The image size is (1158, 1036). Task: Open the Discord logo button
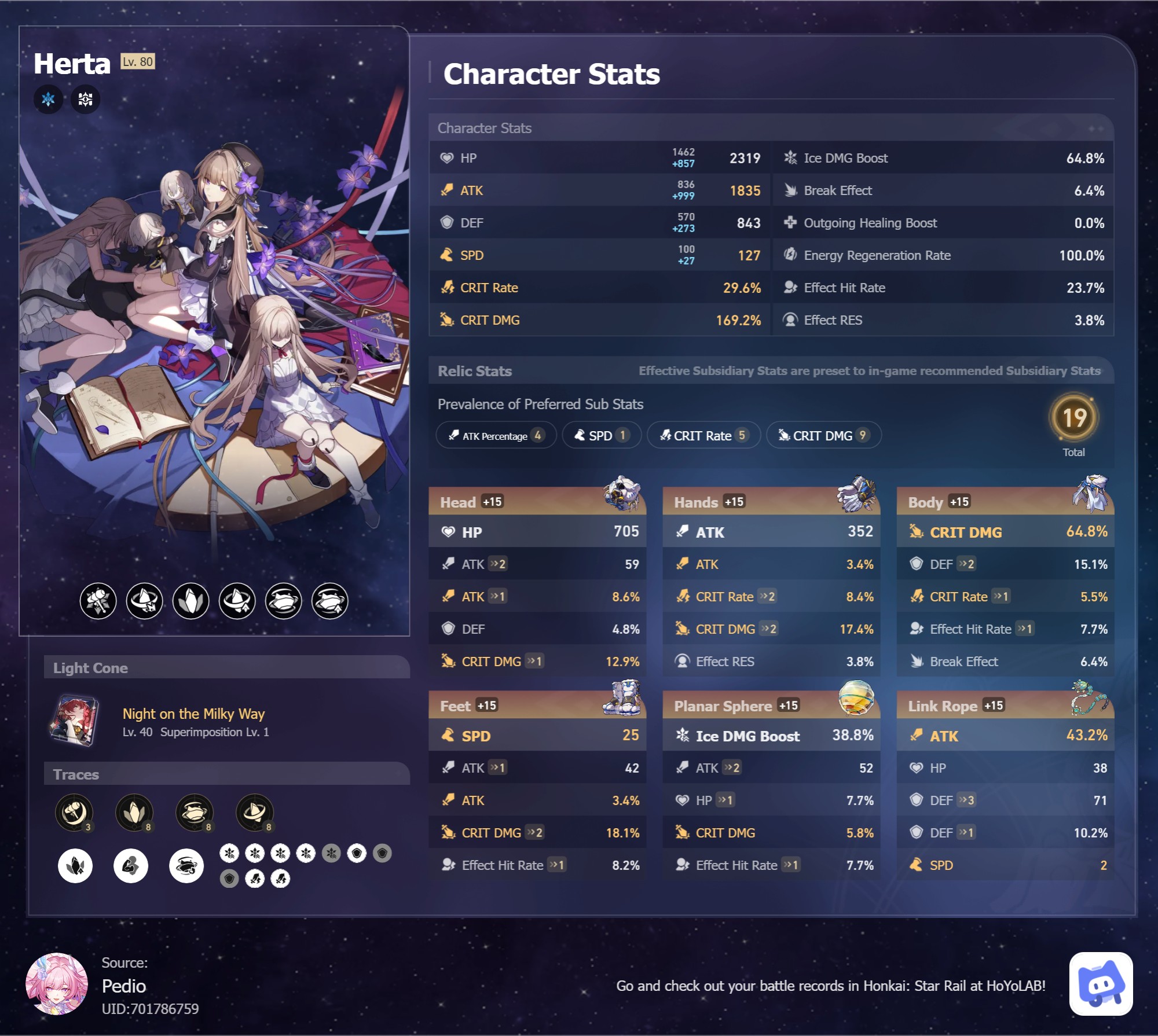[1101, 984]
